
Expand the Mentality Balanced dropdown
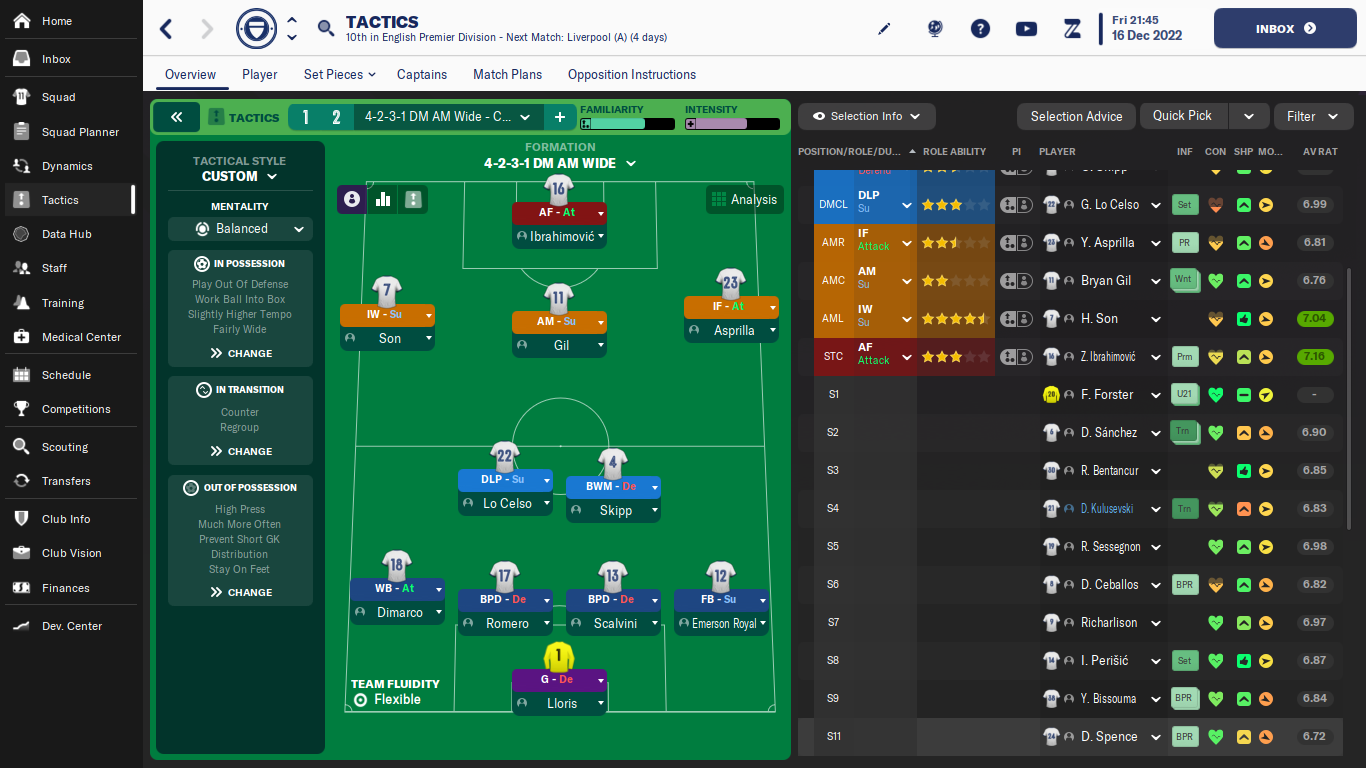coord(240,229)
